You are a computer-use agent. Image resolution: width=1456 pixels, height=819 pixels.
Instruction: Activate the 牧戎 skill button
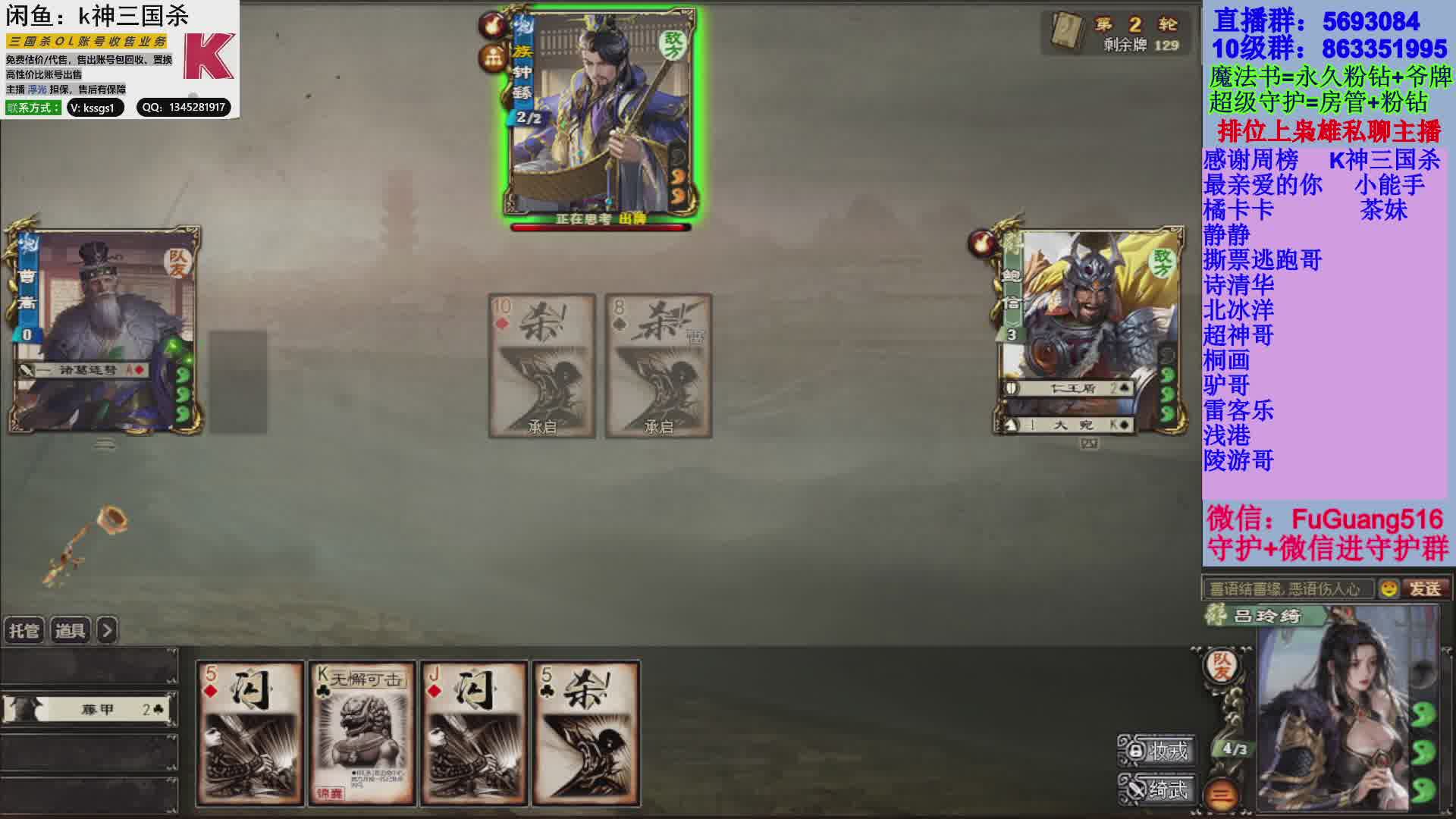coord(1156,750)
